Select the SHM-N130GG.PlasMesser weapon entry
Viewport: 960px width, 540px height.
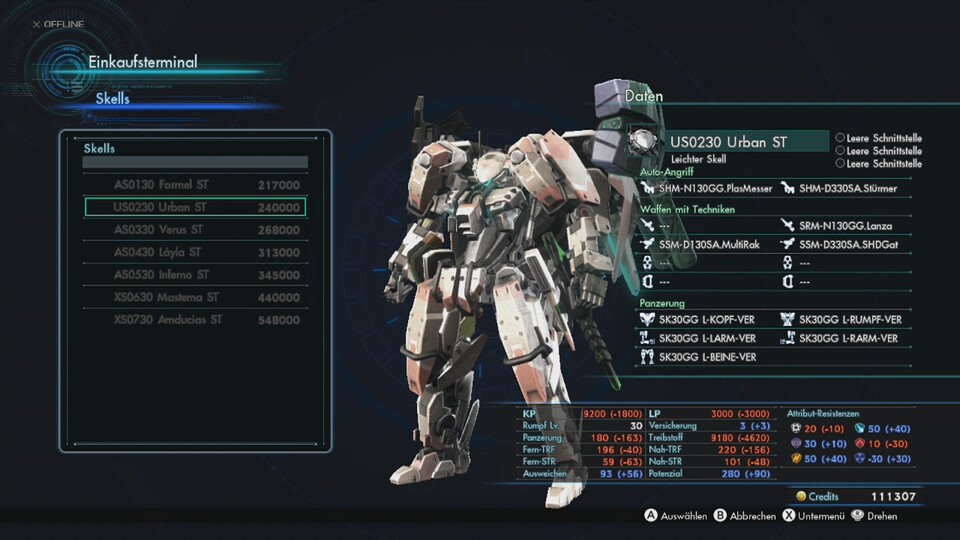[710, 188]
